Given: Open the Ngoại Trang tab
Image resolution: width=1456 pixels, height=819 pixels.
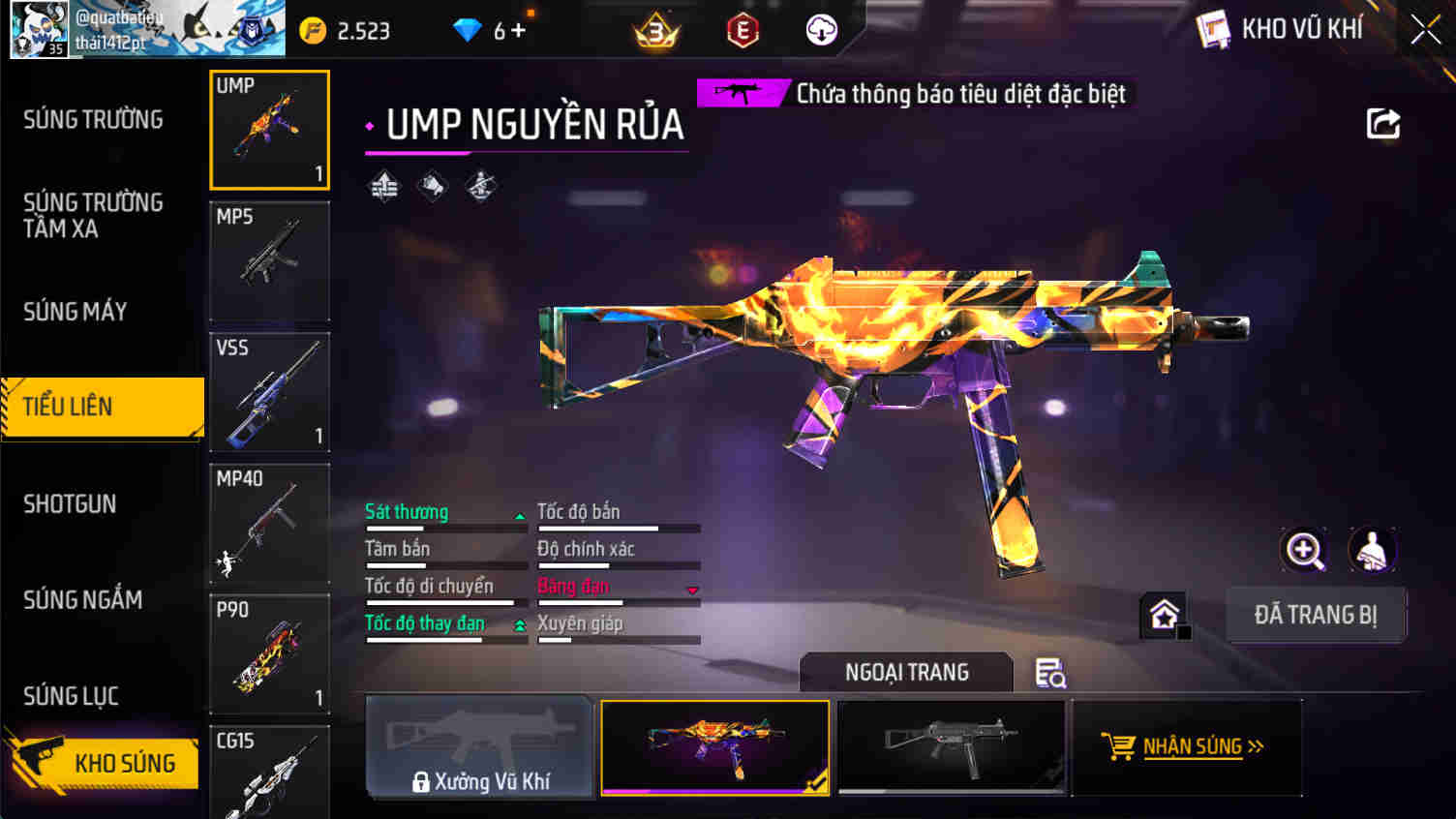Looking at the screenshot, I should [x=906, y=672].
